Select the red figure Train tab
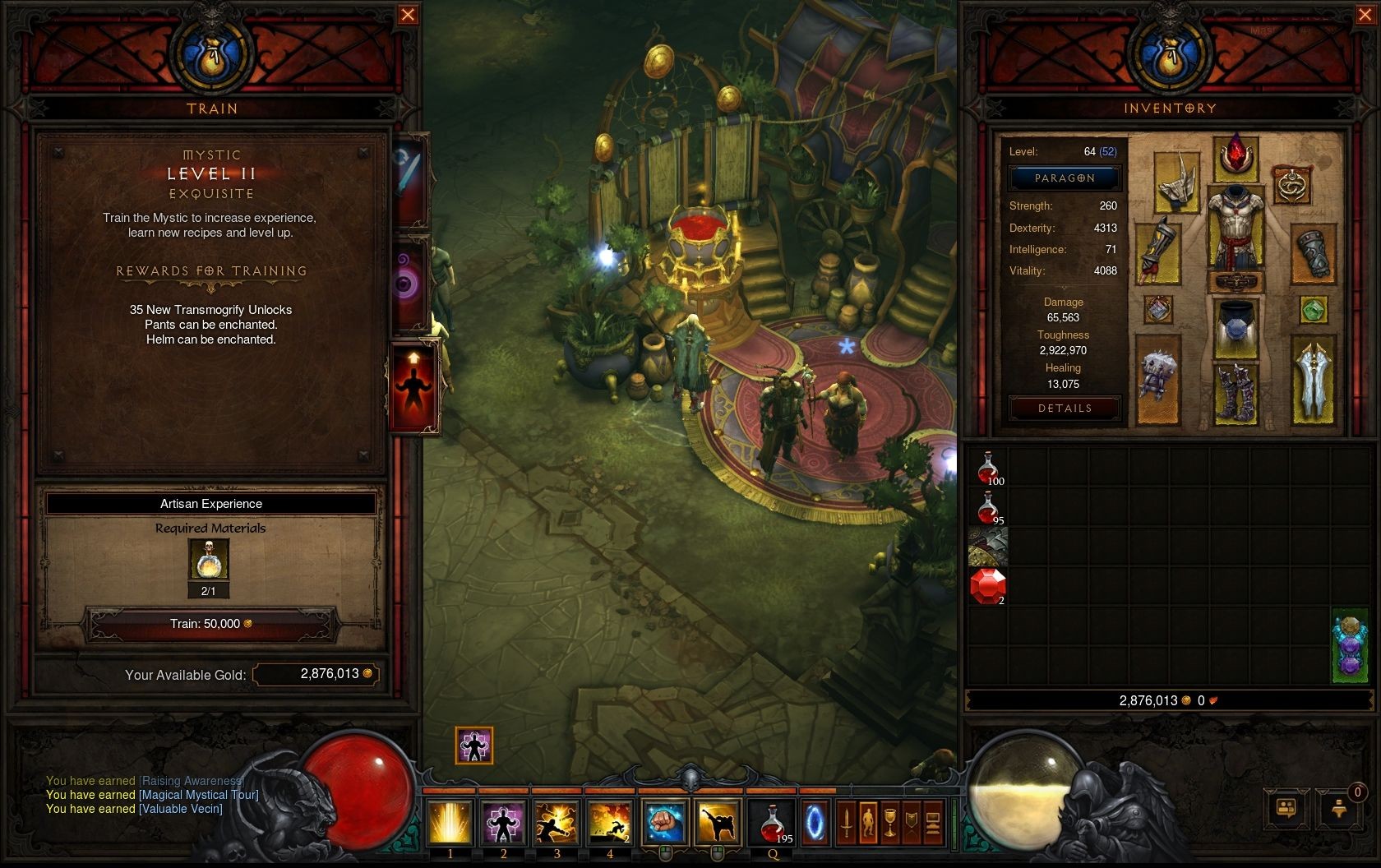 click(x=413, y=388)
